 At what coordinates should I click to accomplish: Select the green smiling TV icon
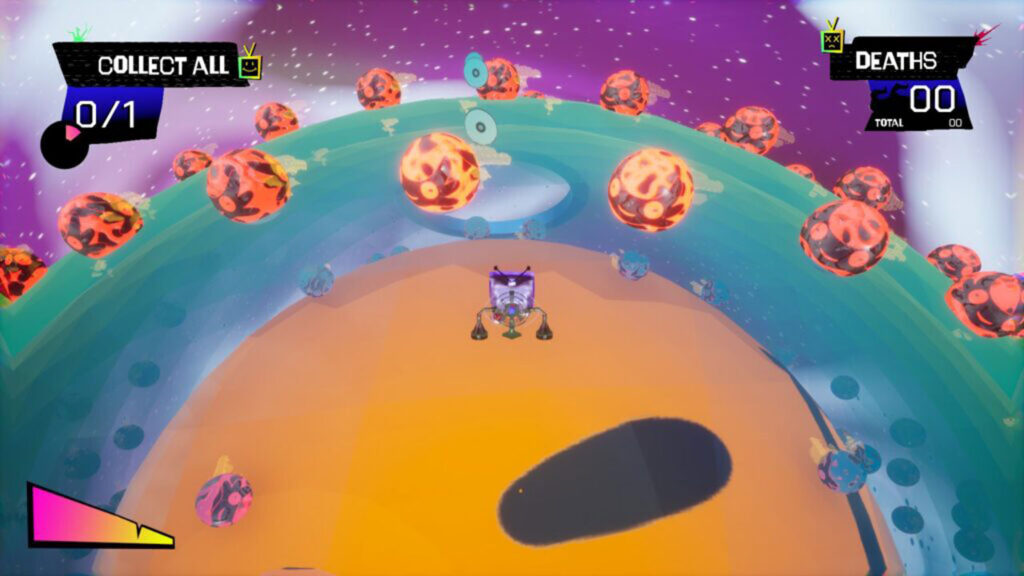click(x=251, y=65)
